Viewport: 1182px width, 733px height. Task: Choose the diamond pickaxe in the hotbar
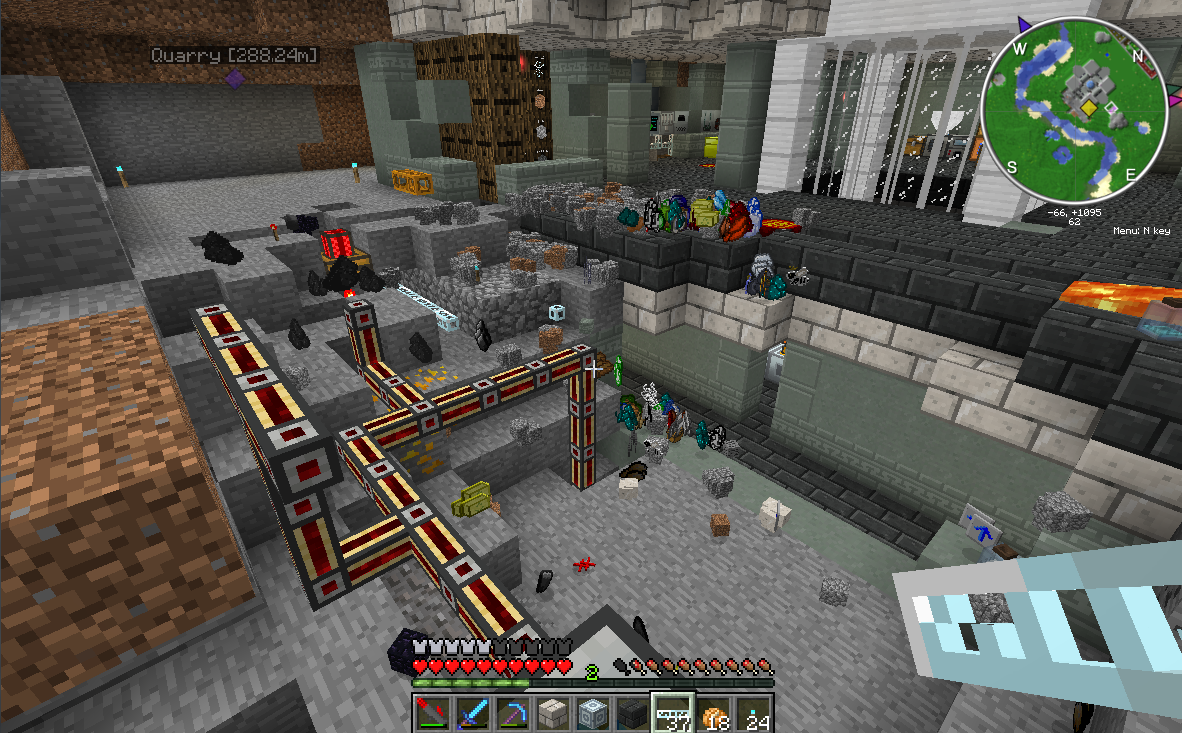(511, 713)
